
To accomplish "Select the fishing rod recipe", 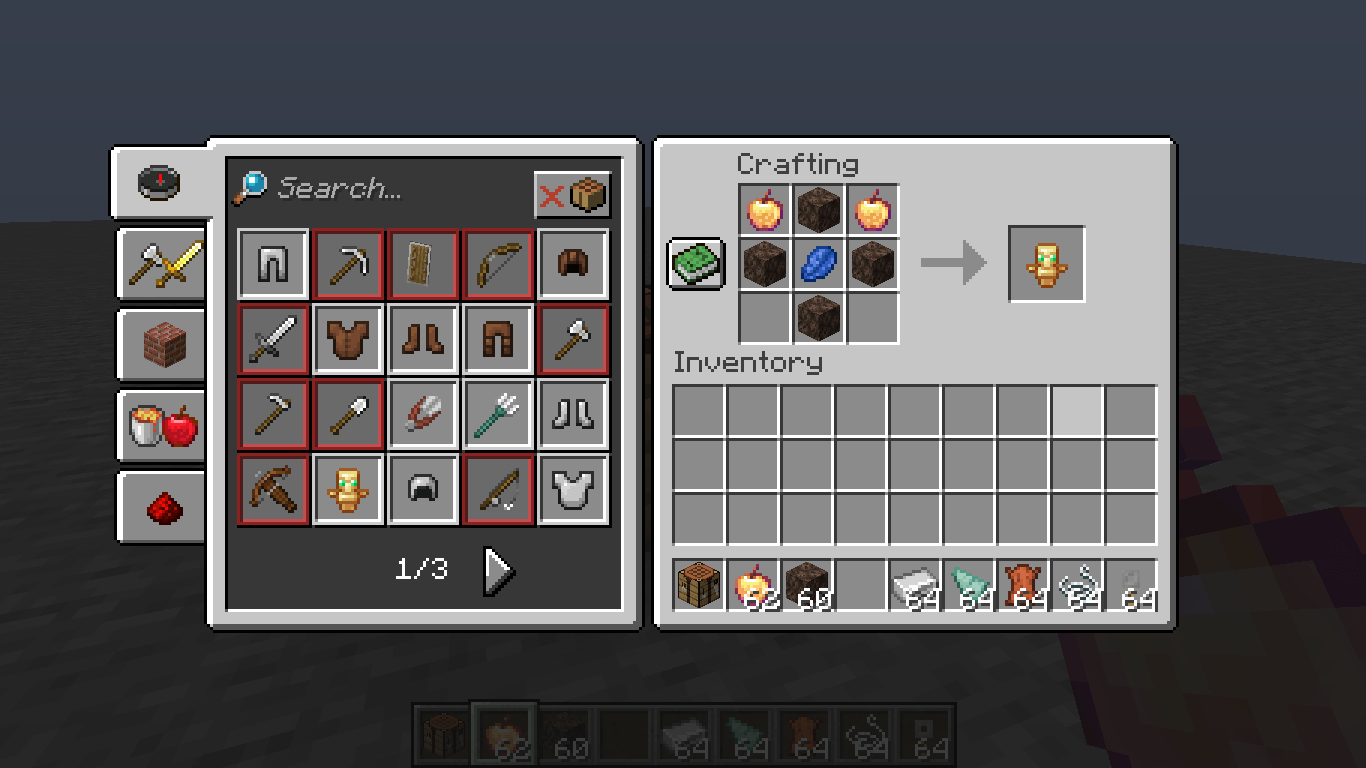I will 498,489.
